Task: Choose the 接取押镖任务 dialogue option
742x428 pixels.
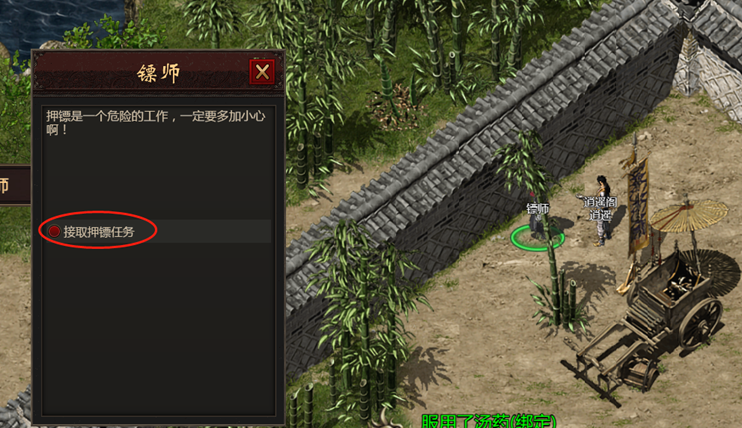Action: [x=97, y=232]
